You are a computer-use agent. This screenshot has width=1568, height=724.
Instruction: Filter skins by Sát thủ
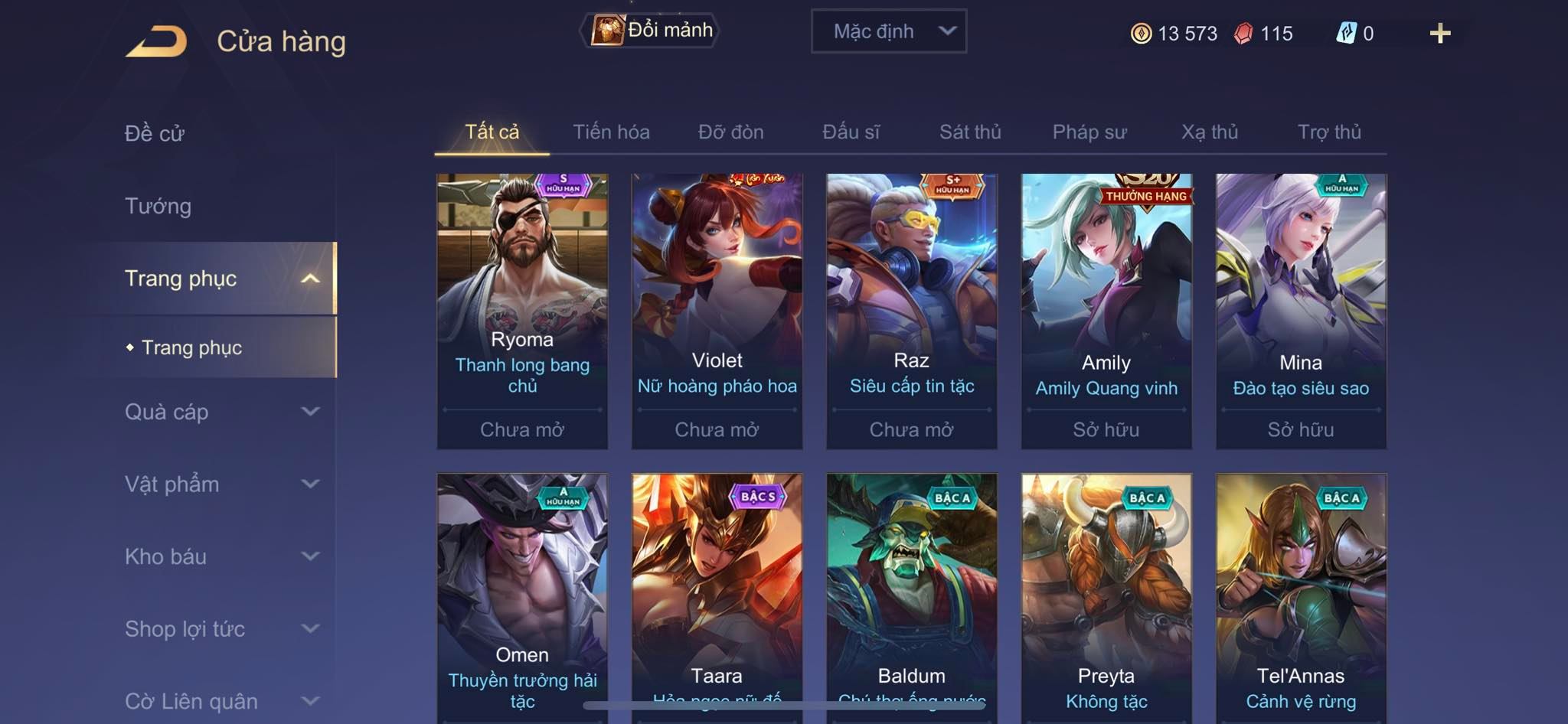coord(970,132)
